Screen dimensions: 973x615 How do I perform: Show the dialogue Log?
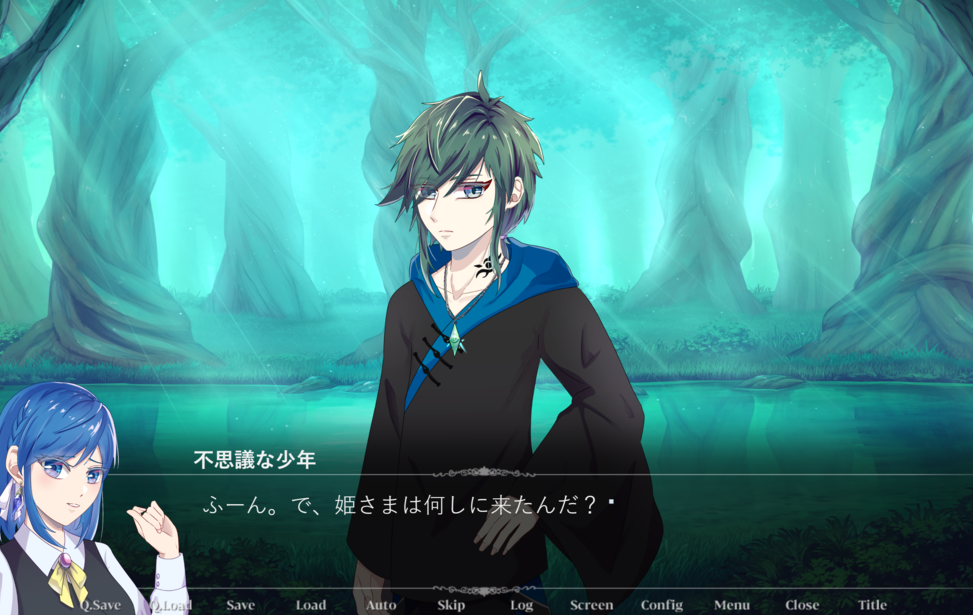pos(521,605)
